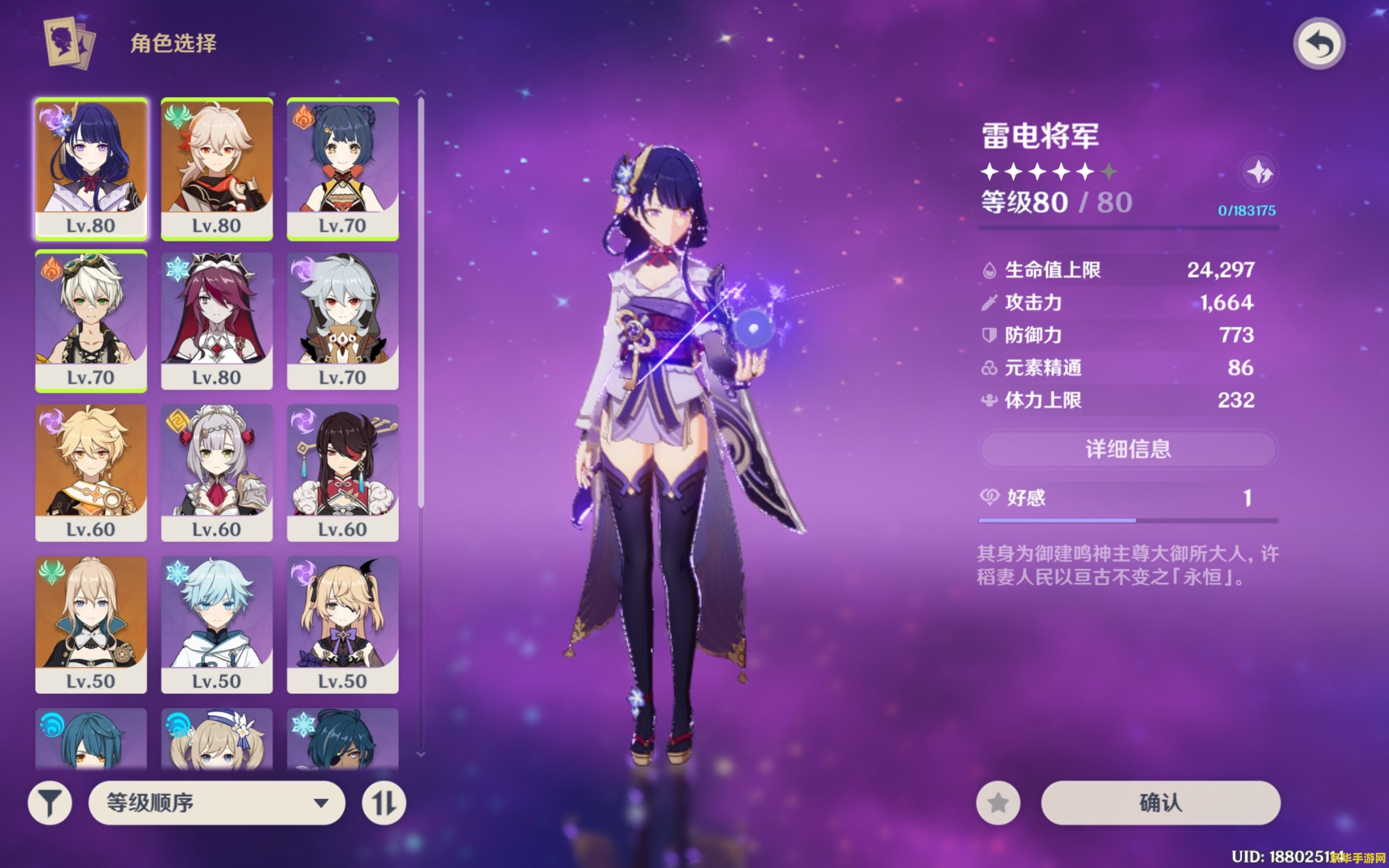1389x868 pixels.
Task: Select Xiangling's Lv.70 portrait
Action: (343, 168)
